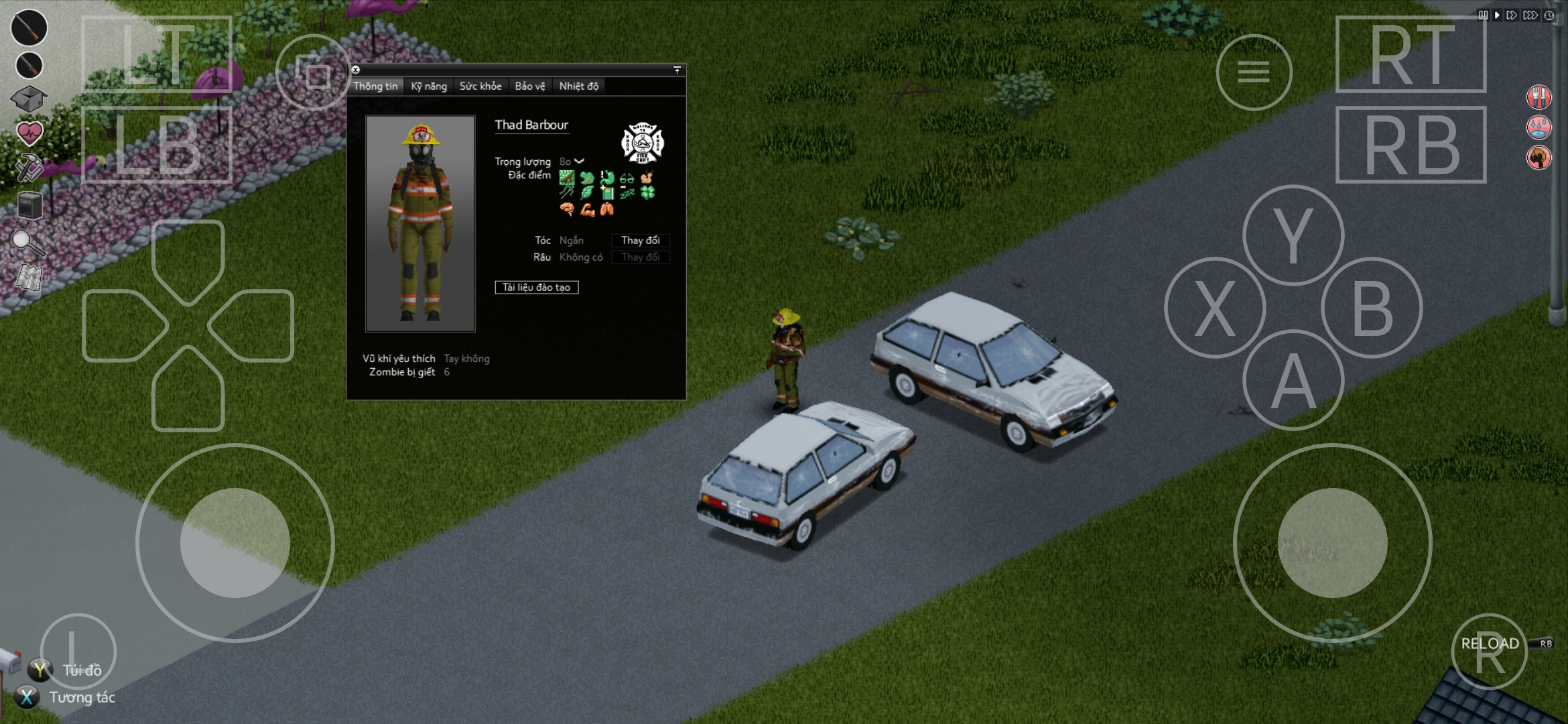Open the overlay hamburger menu button
The height and width of the screenshot is (724, 1568).
tap(1254, 72)
